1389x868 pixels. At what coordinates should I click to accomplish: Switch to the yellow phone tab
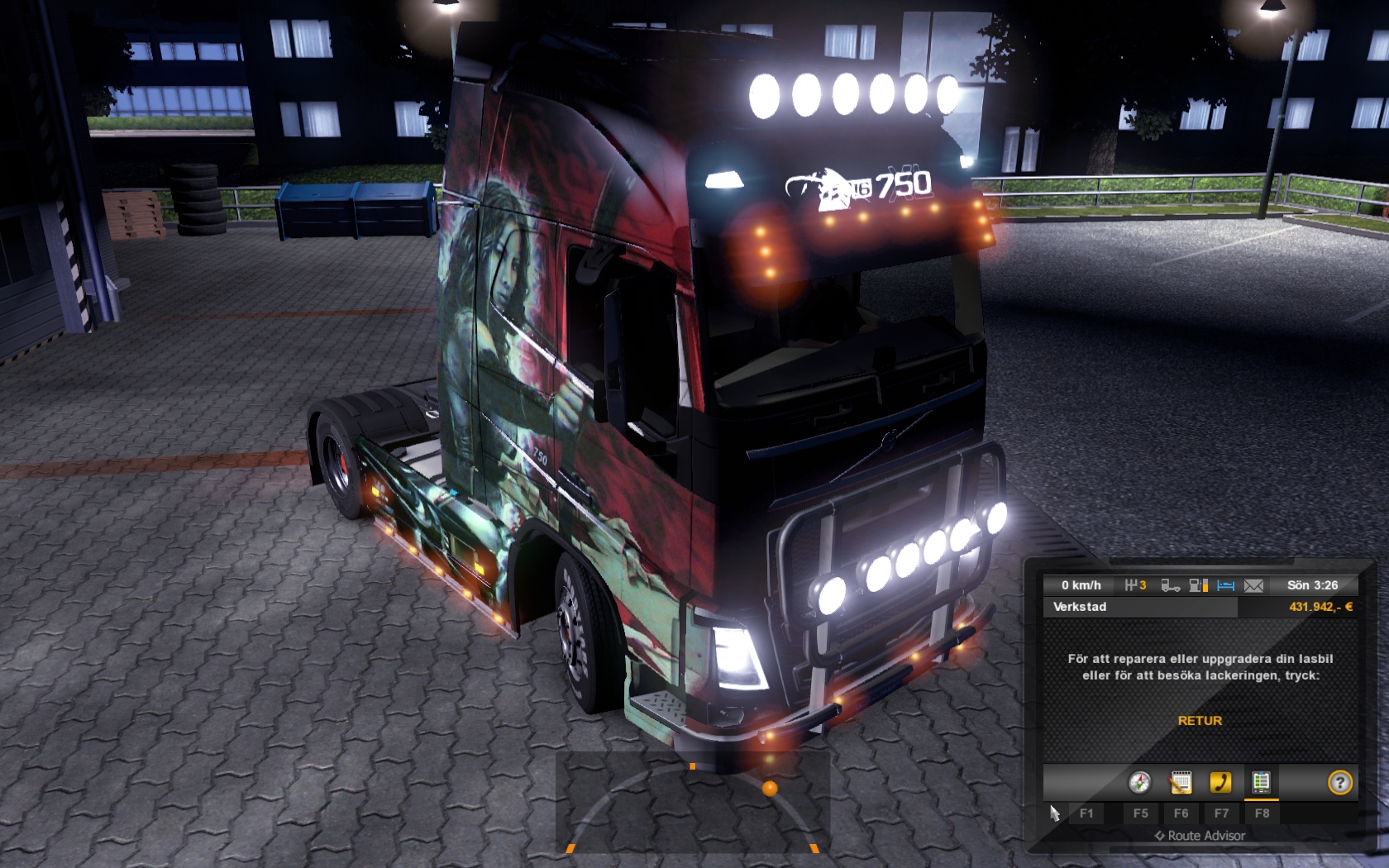tap(1220, 782)
